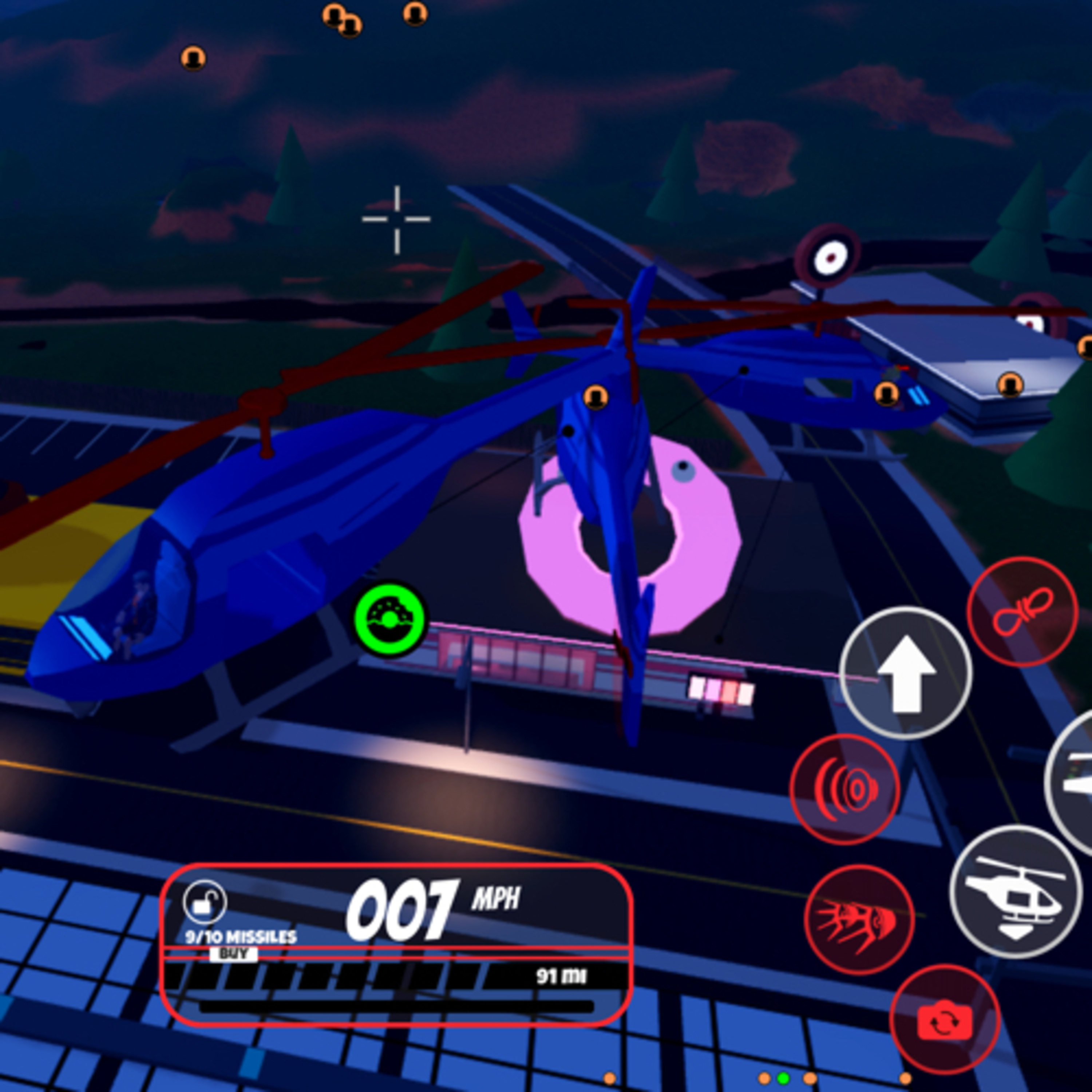Tap the white up arrow ascend button
Screen dimensions: 1092x1092
point(906,673)
